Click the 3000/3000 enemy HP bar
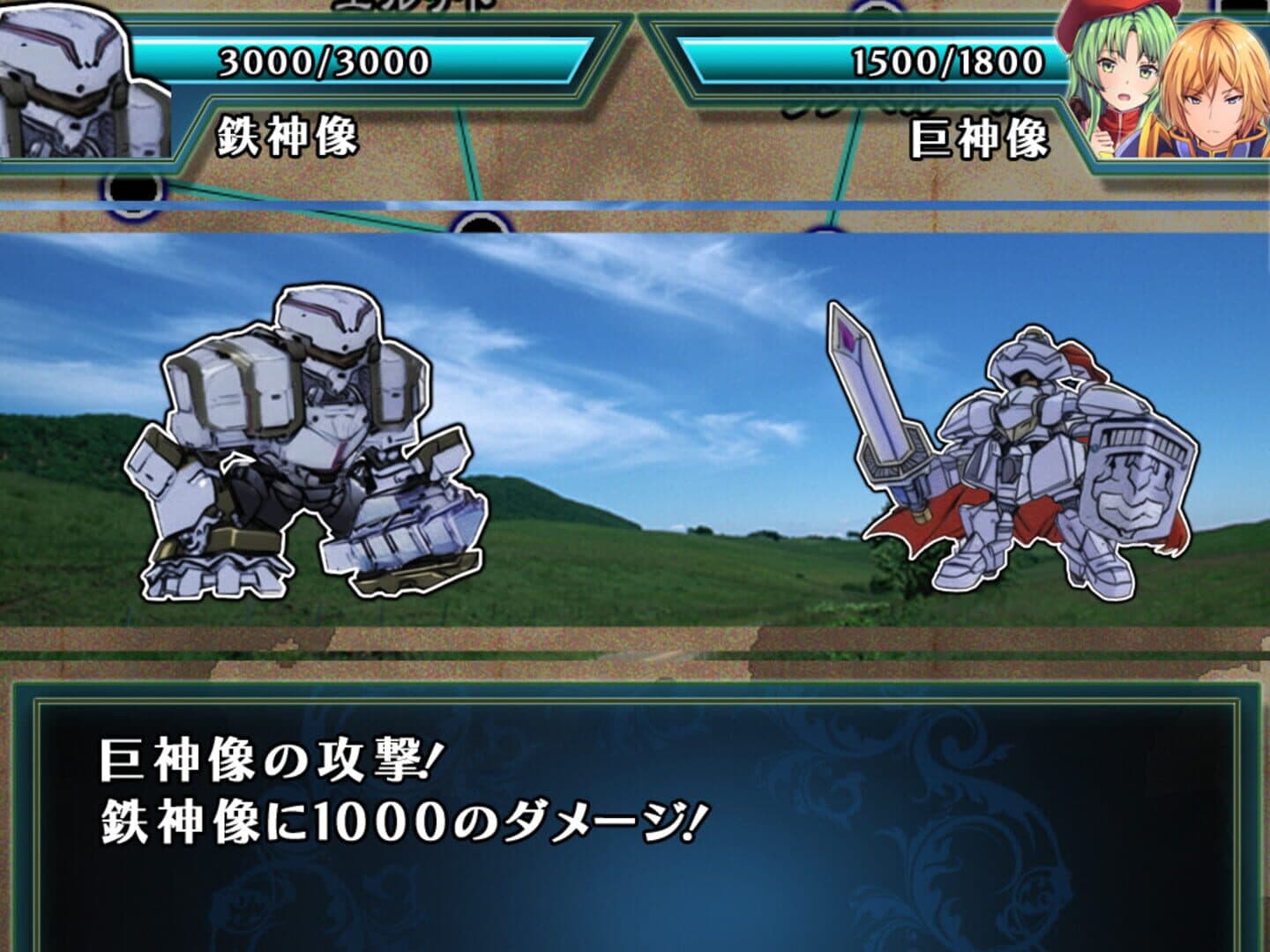1270x952 pixels. [322, 60]
